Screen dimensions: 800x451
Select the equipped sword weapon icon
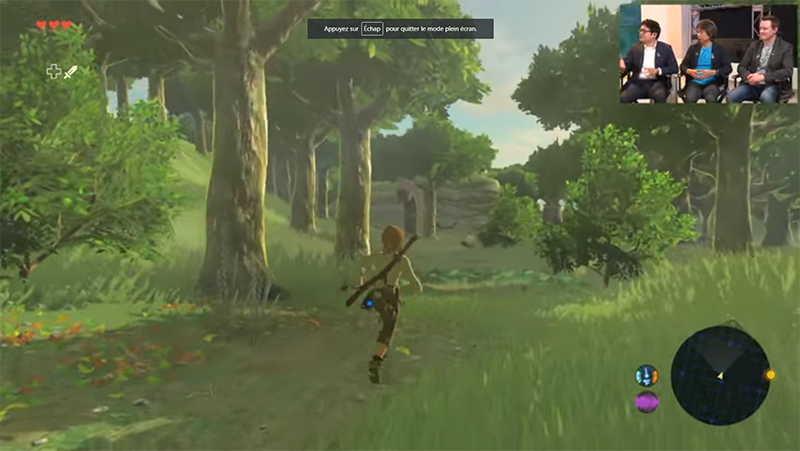coord(71,71)
